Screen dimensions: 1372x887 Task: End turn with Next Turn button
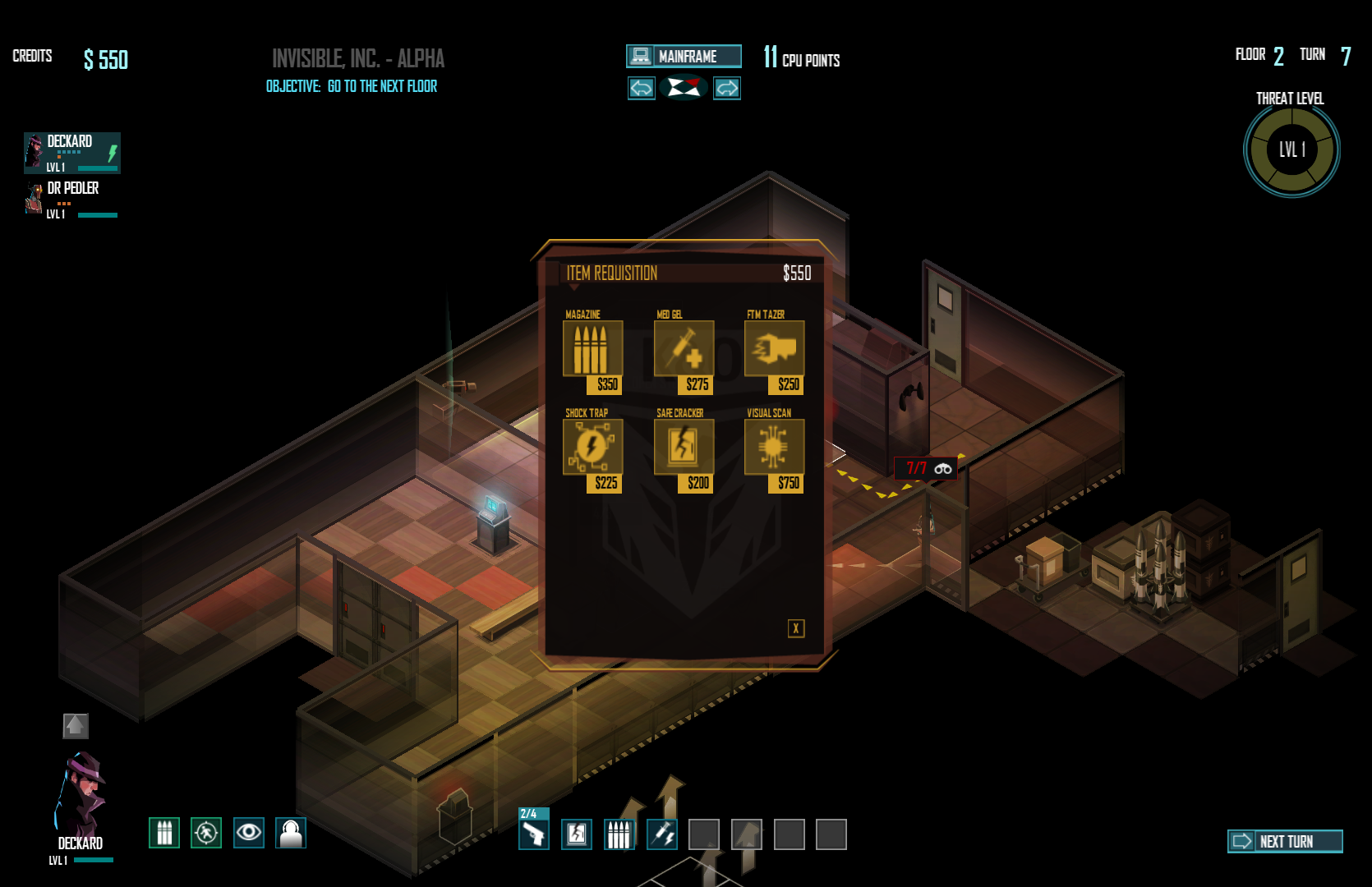[1285, 841]
